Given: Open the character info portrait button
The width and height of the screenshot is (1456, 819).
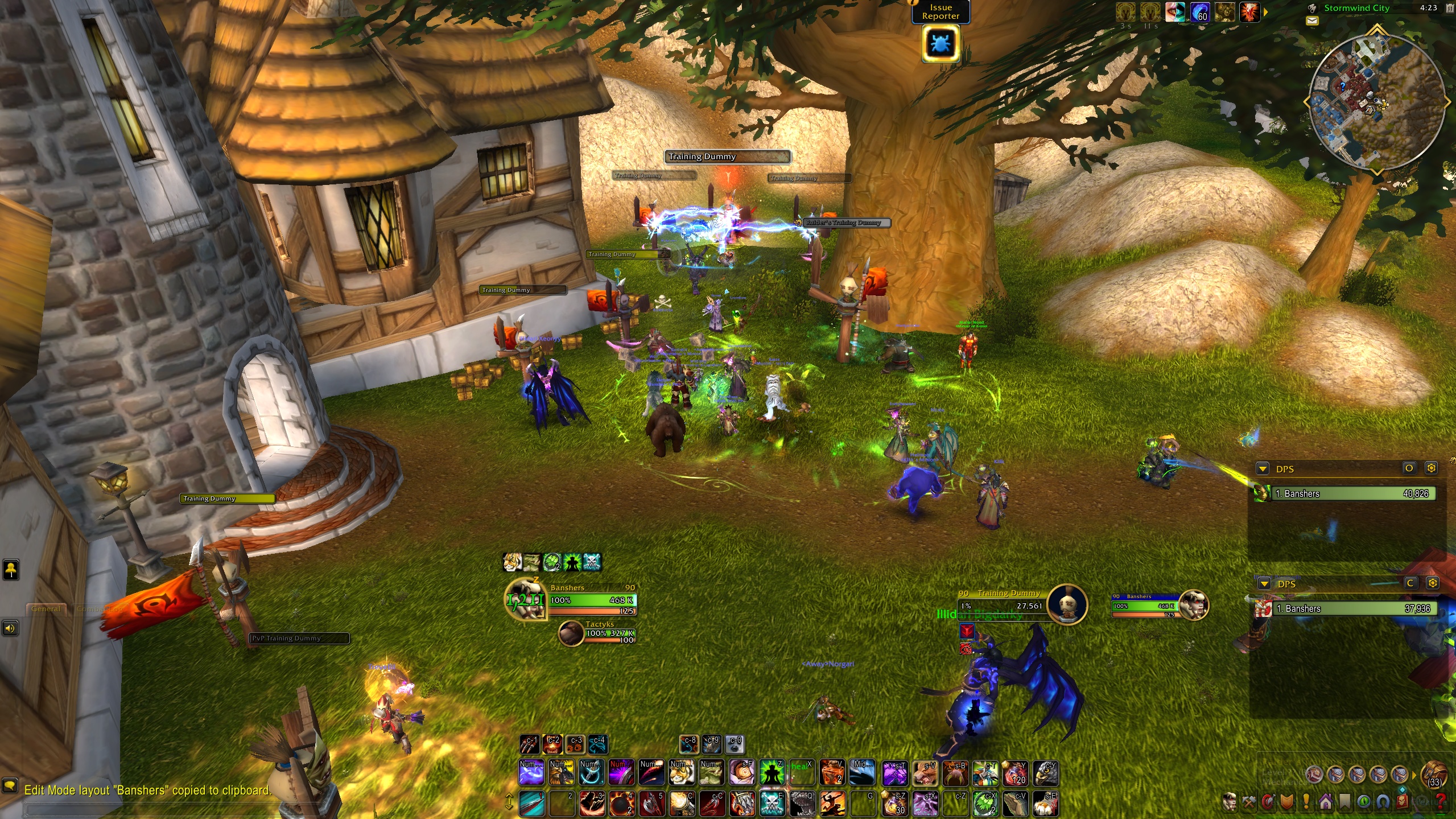Looking at the screenshot, I should 1230,802.
